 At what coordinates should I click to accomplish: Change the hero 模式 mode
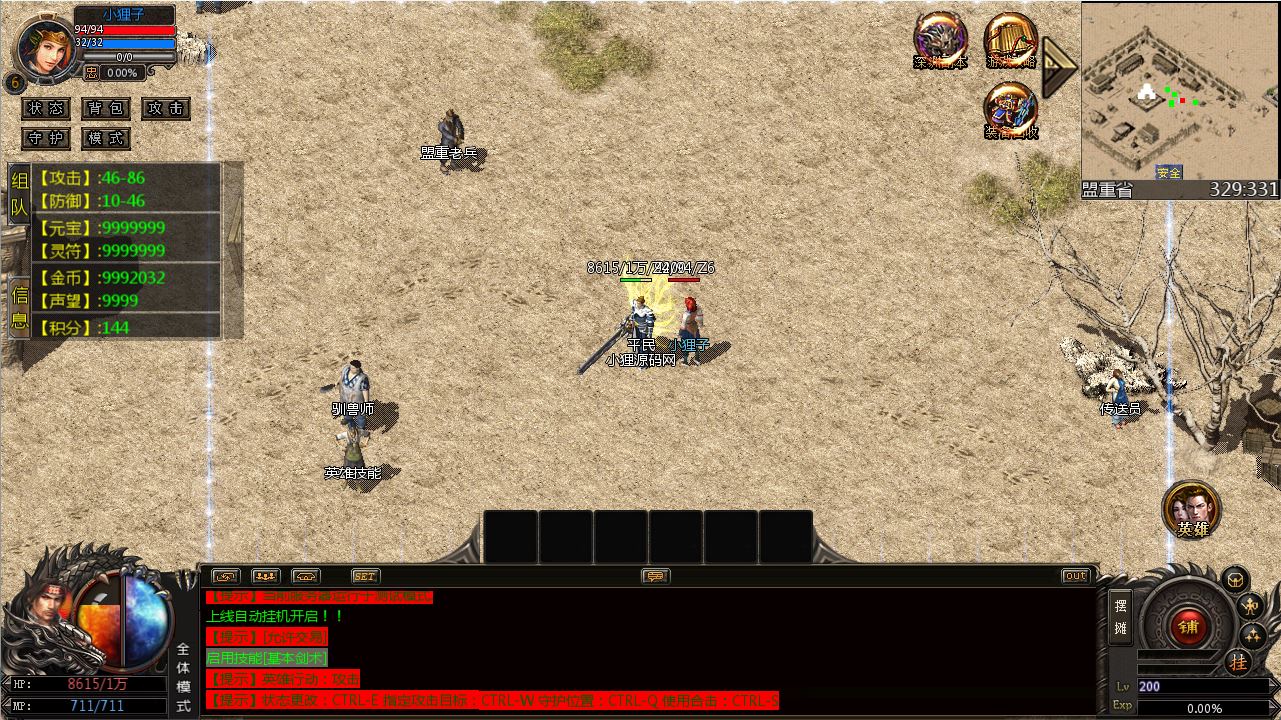pyautogui.click(x=105, y=138)
